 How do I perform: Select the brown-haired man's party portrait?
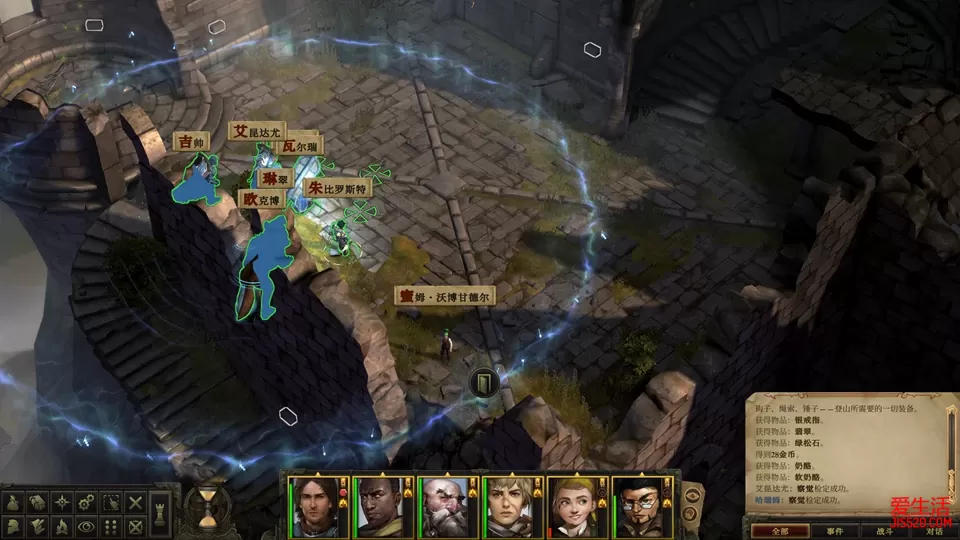(314, 505)
